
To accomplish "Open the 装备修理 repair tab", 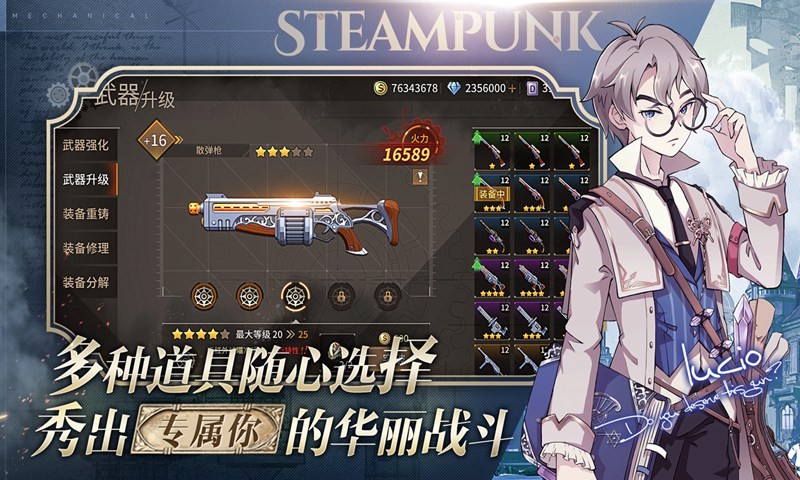I will (86, 248).
